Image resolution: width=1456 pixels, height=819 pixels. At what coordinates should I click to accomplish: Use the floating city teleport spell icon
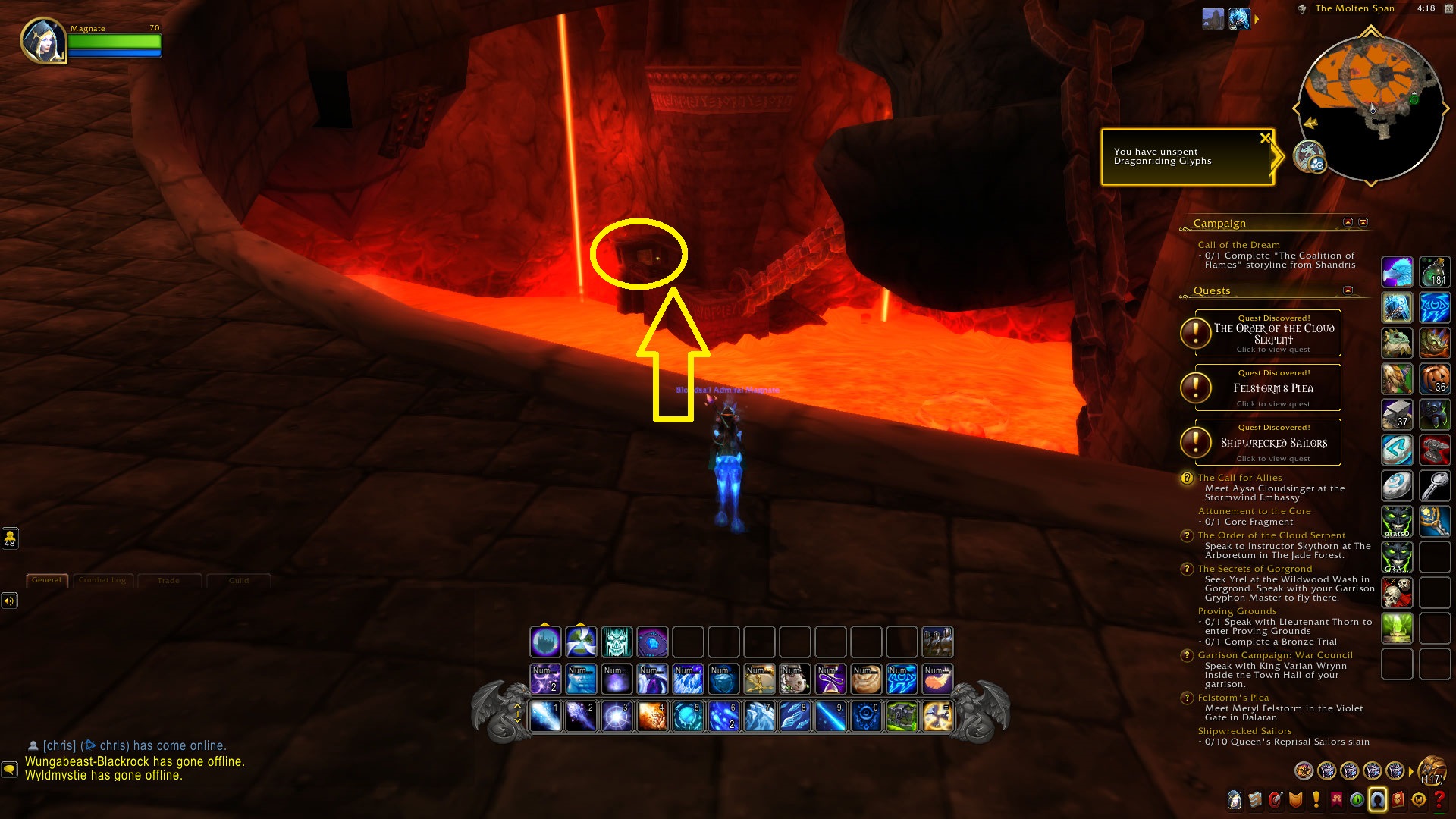[x=545, y=642]
